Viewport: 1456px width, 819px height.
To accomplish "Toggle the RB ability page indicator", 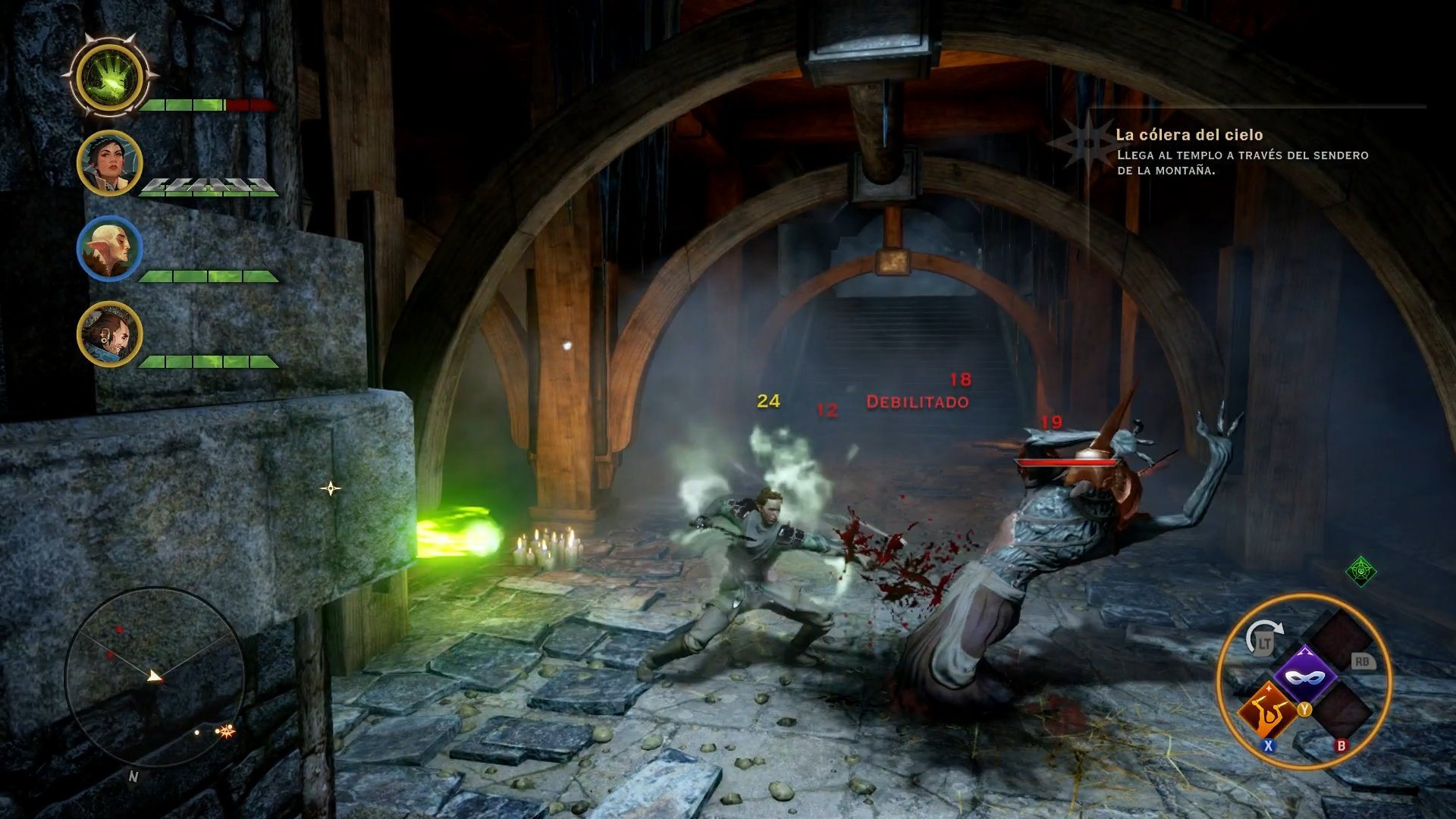I will point(1363,662).
